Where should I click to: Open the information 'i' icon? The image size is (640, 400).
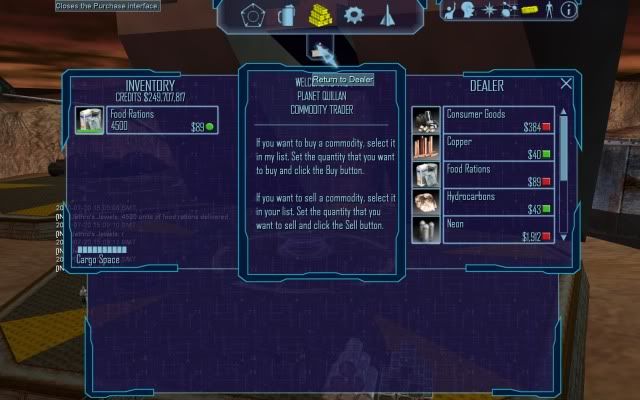[x=568, y=11]
